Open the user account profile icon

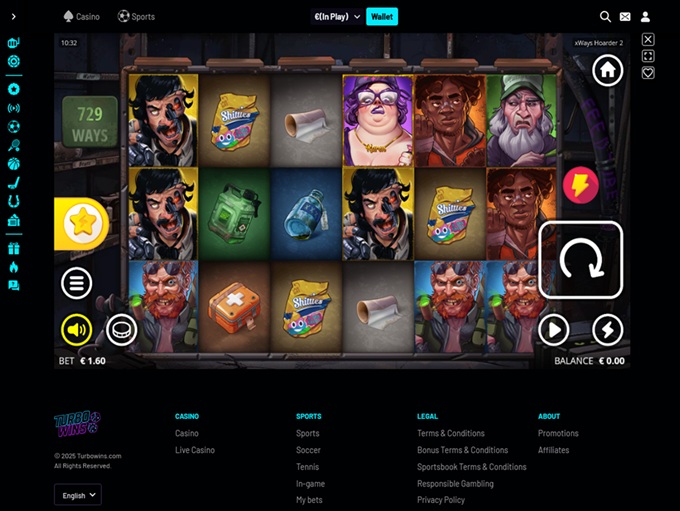tap(646, 16)
